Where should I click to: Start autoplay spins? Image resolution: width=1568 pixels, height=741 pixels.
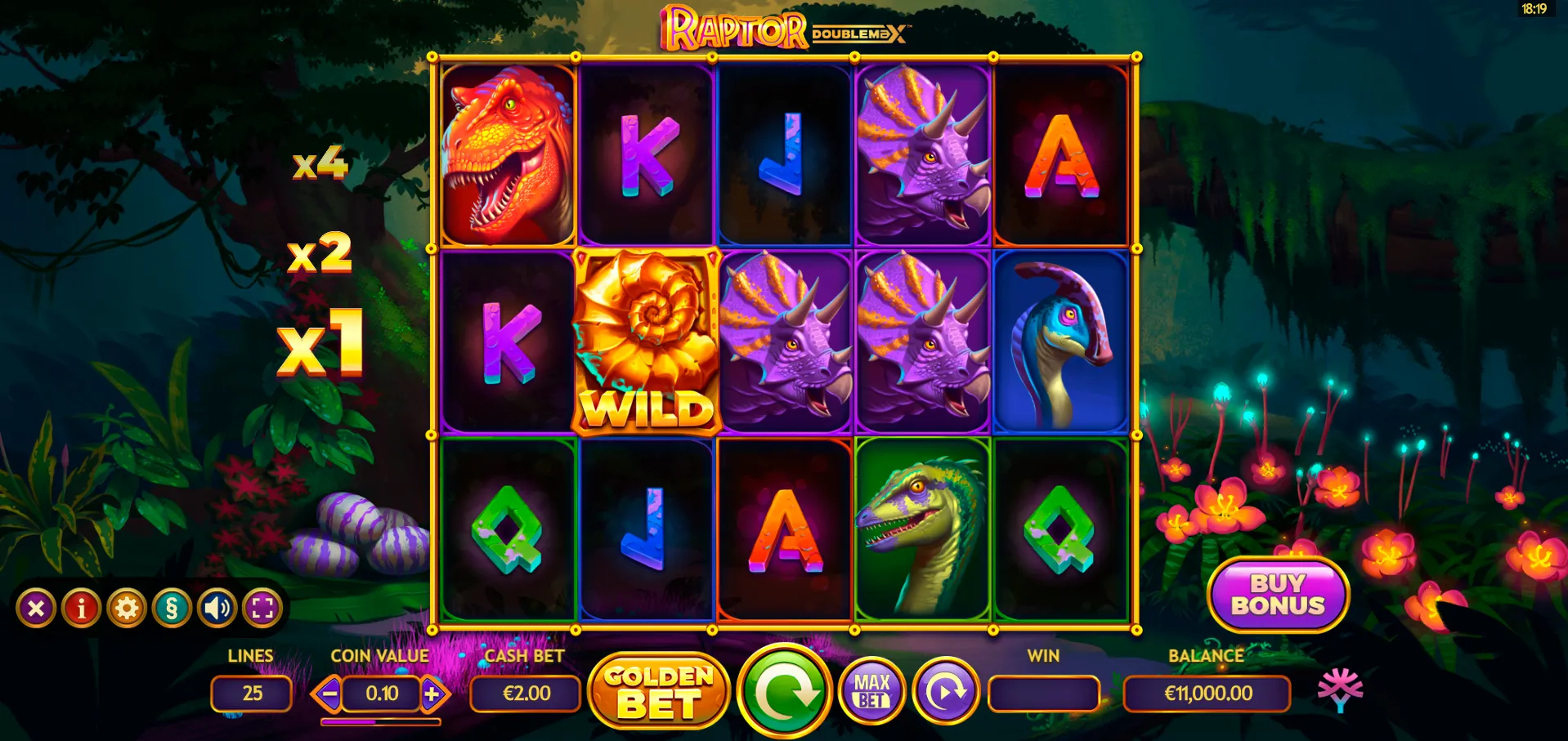click(x=945, y=692)
